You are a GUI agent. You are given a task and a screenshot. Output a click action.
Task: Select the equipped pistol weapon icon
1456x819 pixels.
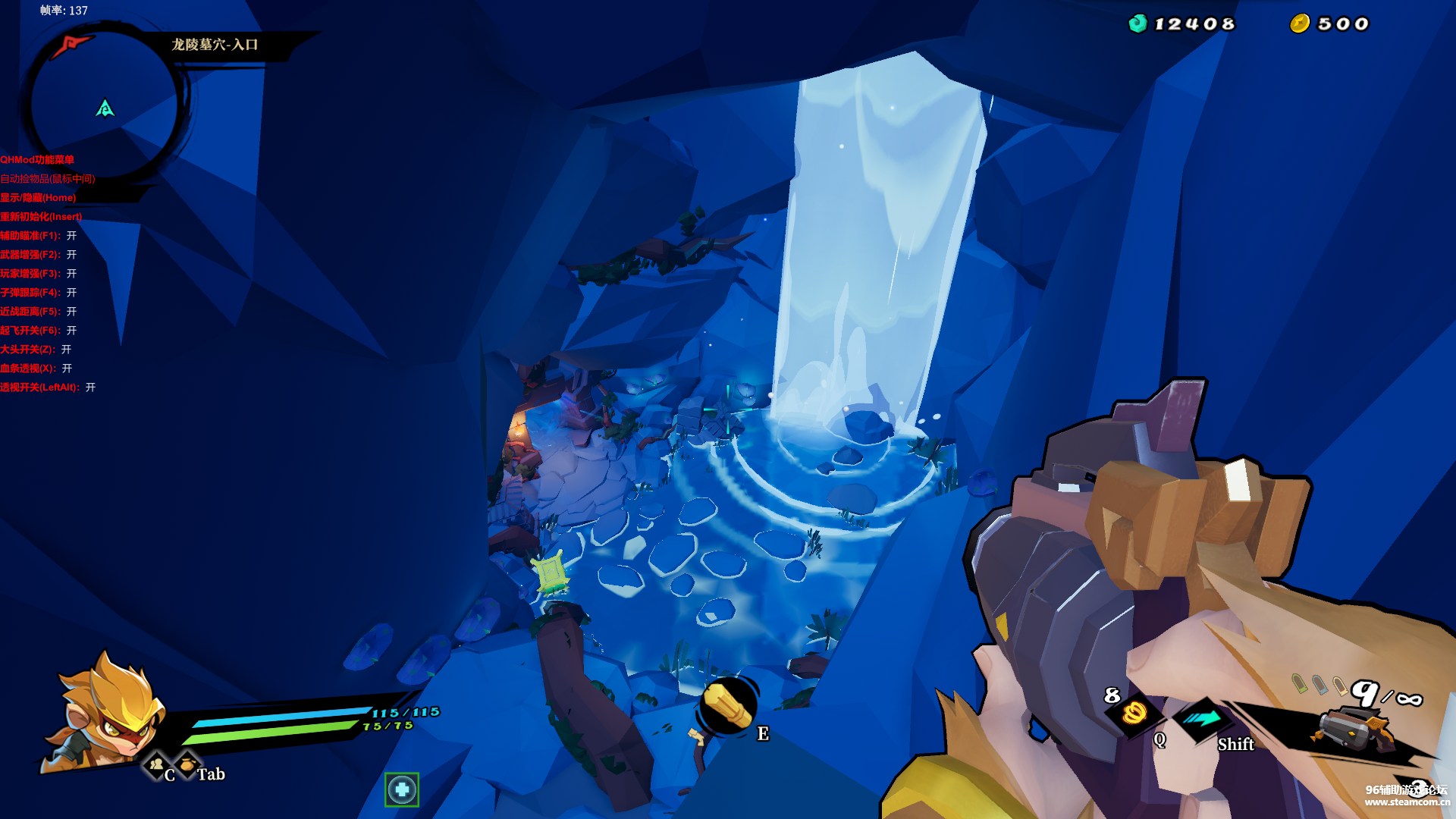[1354, 730]
